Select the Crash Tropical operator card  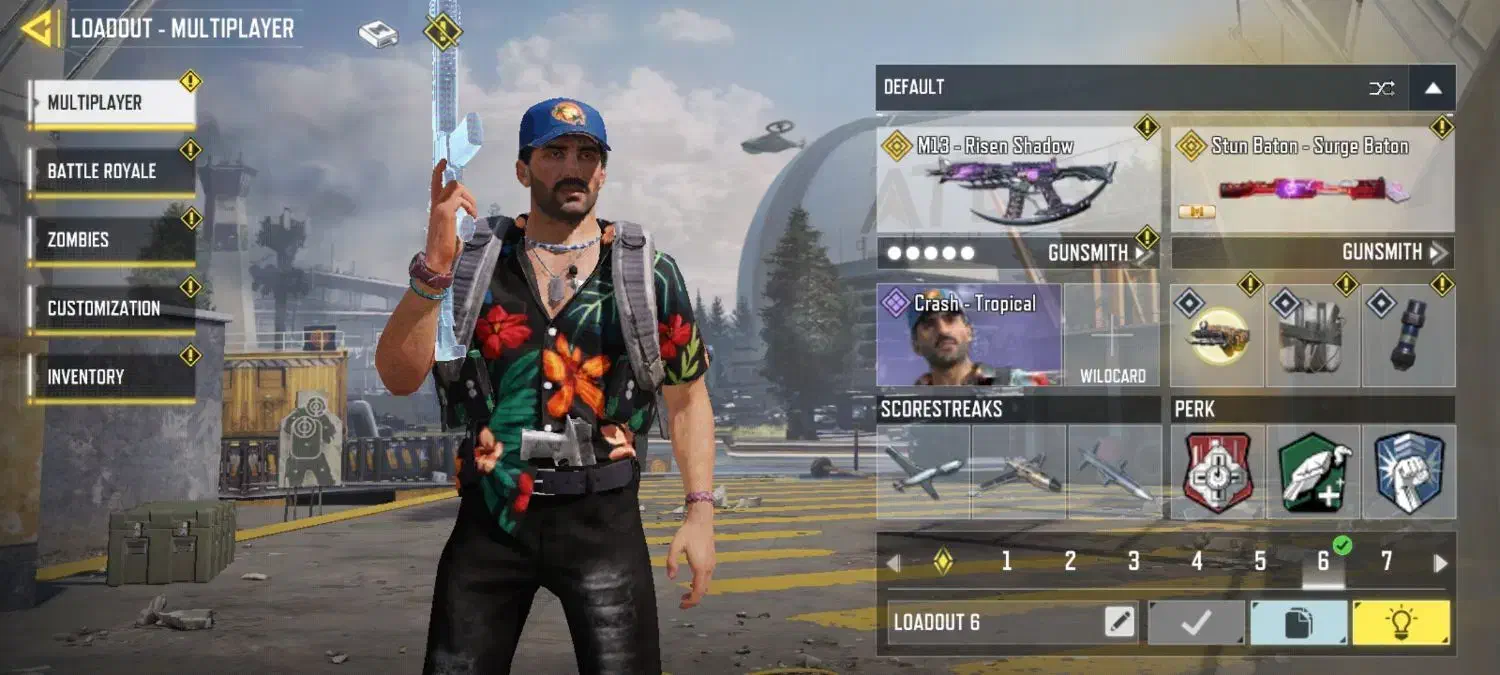click(x=968, y=335)
